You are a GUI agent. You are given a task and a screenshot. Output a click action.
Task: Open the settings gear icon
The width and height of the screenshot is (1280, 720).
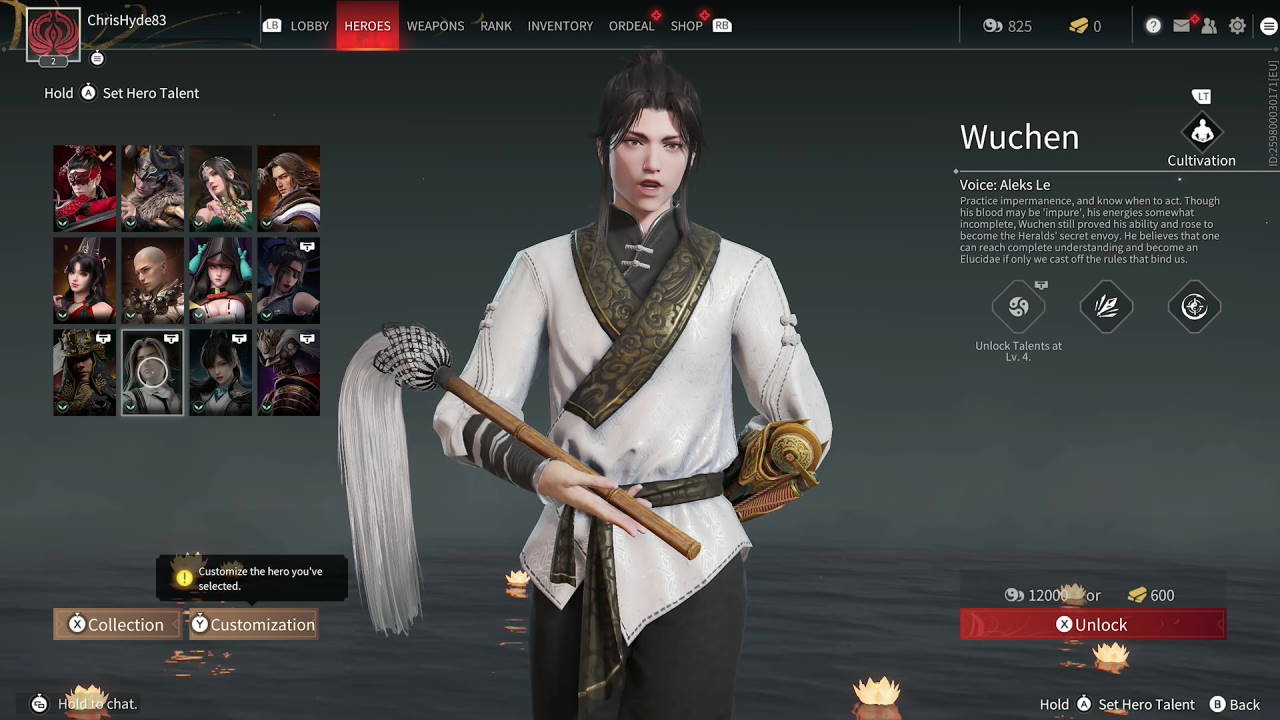[1237, 25]
